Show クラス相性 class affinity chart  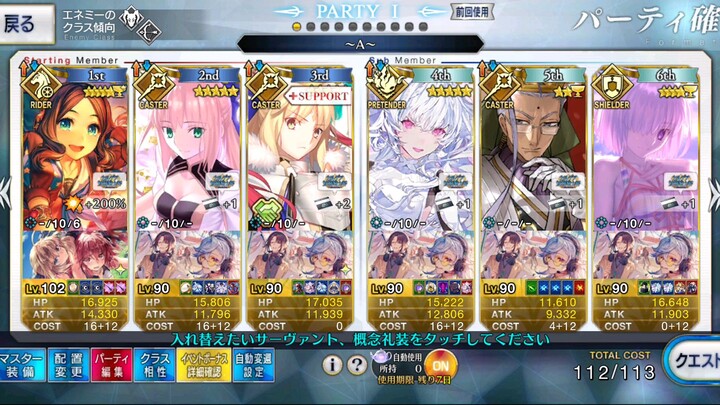pos(155,366)
